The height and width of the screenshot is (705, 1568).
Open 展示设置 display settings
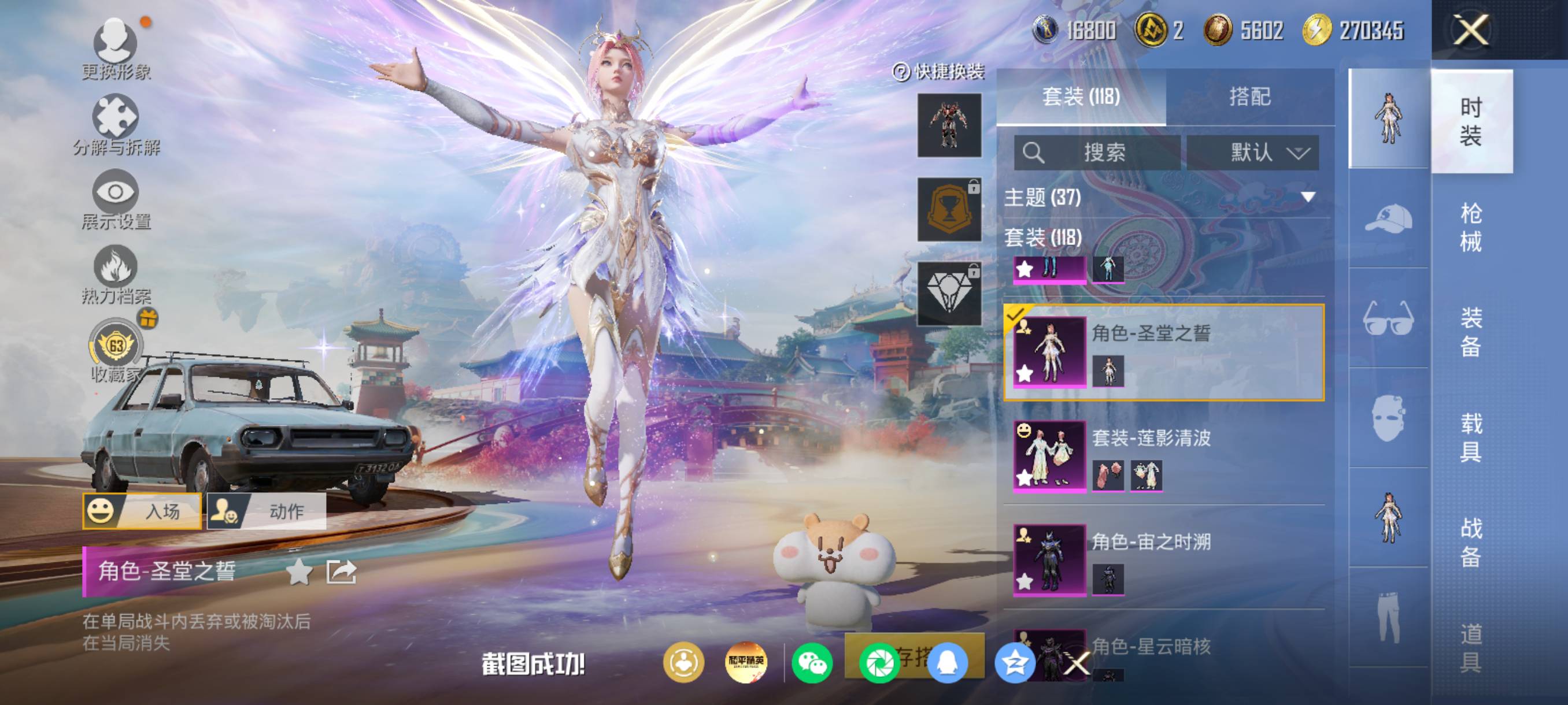point(116,199)
